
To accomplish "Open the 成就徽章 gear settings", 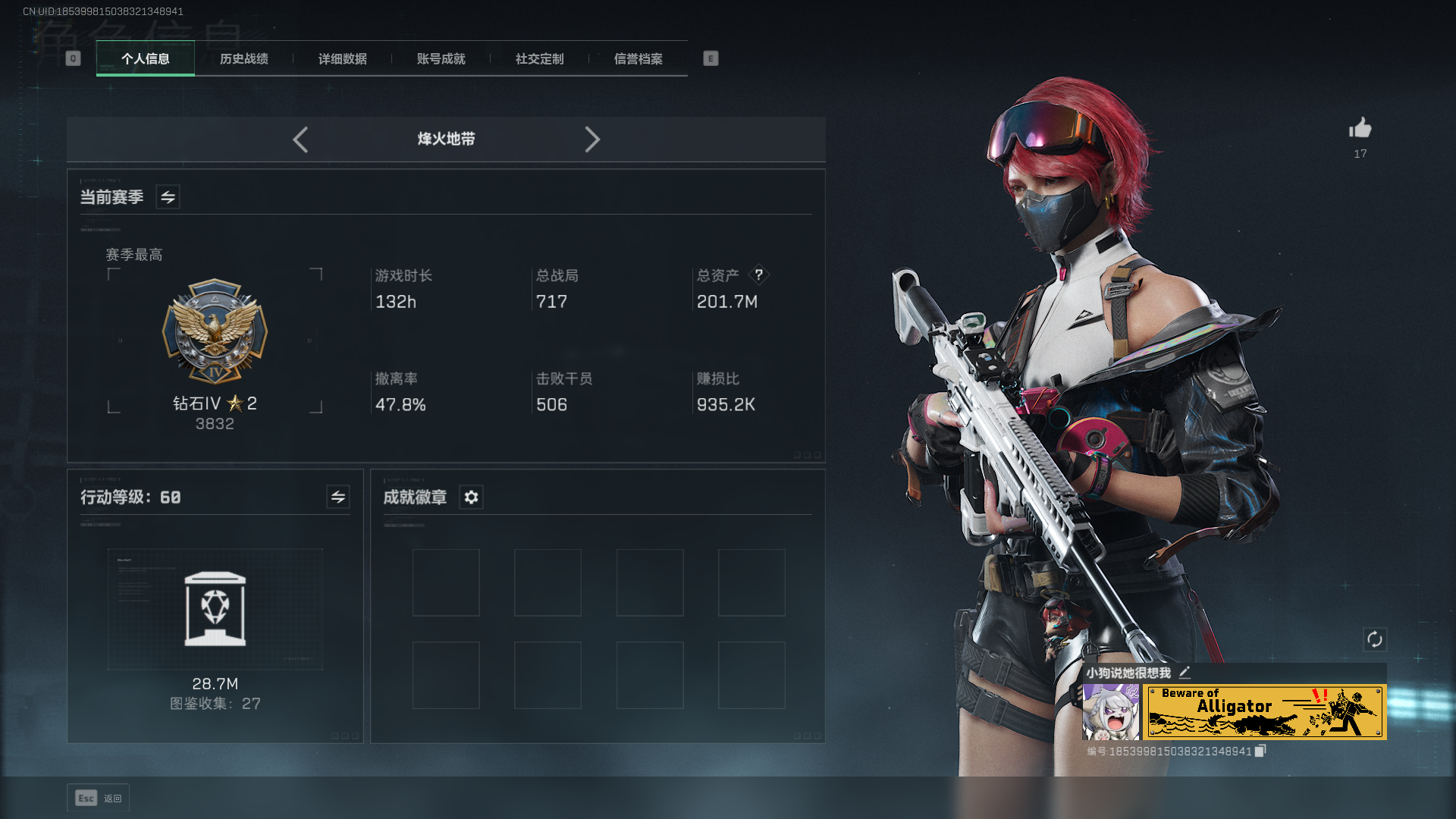I will (x=471, y=497).
